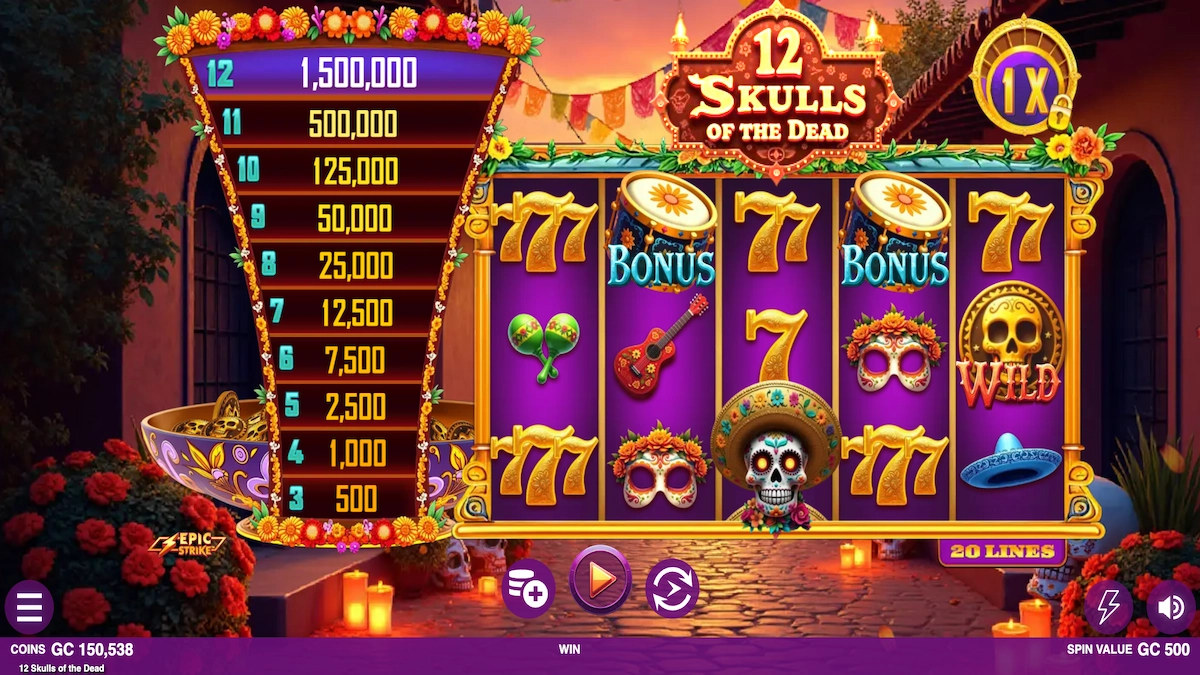Screen dimensions: 1200x675
Task: Adjust bet with the coins-plus button
Action: [x=528, y=587]
